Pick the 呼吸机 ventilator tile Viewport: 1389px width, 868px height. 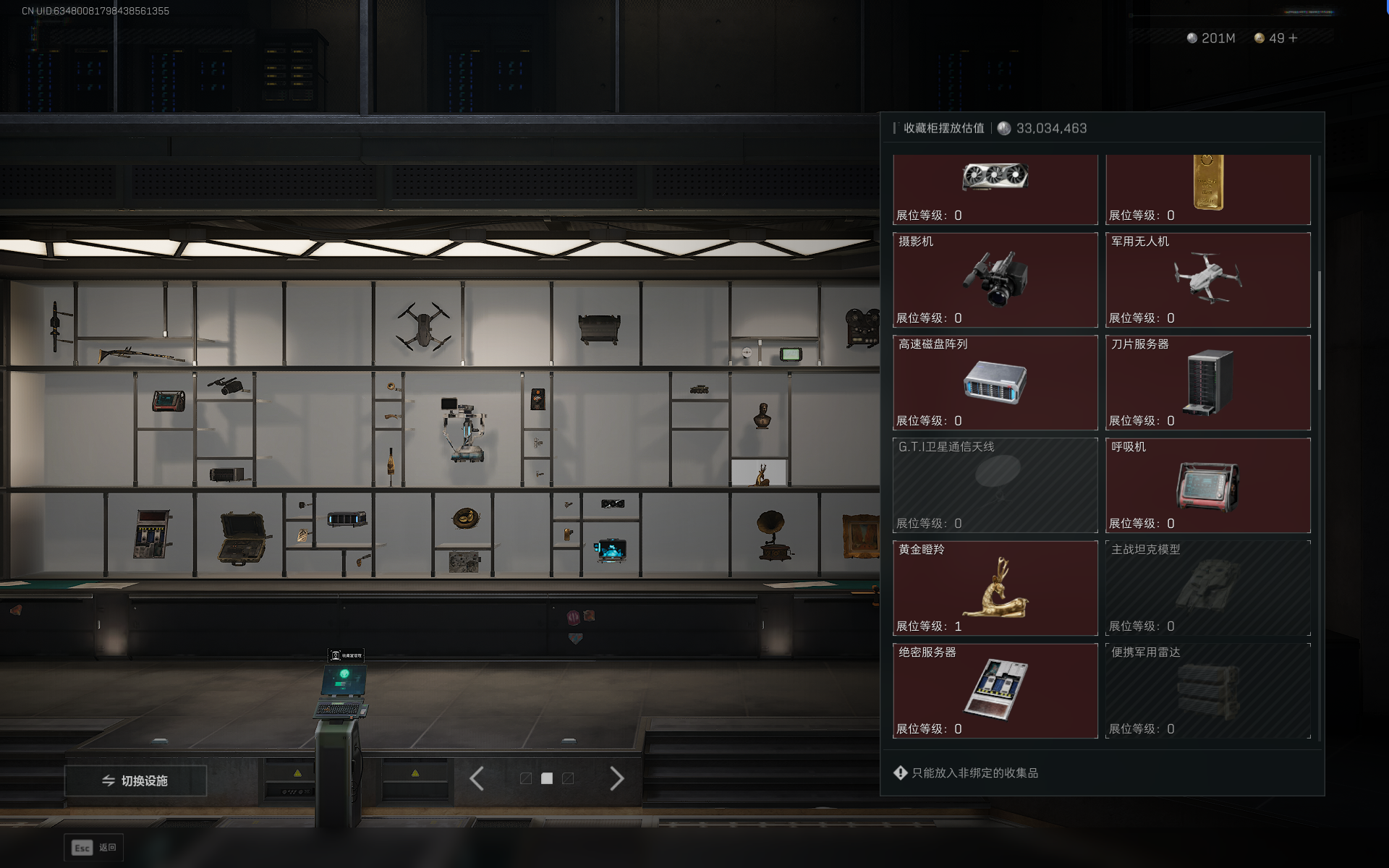pos(1207,485)
